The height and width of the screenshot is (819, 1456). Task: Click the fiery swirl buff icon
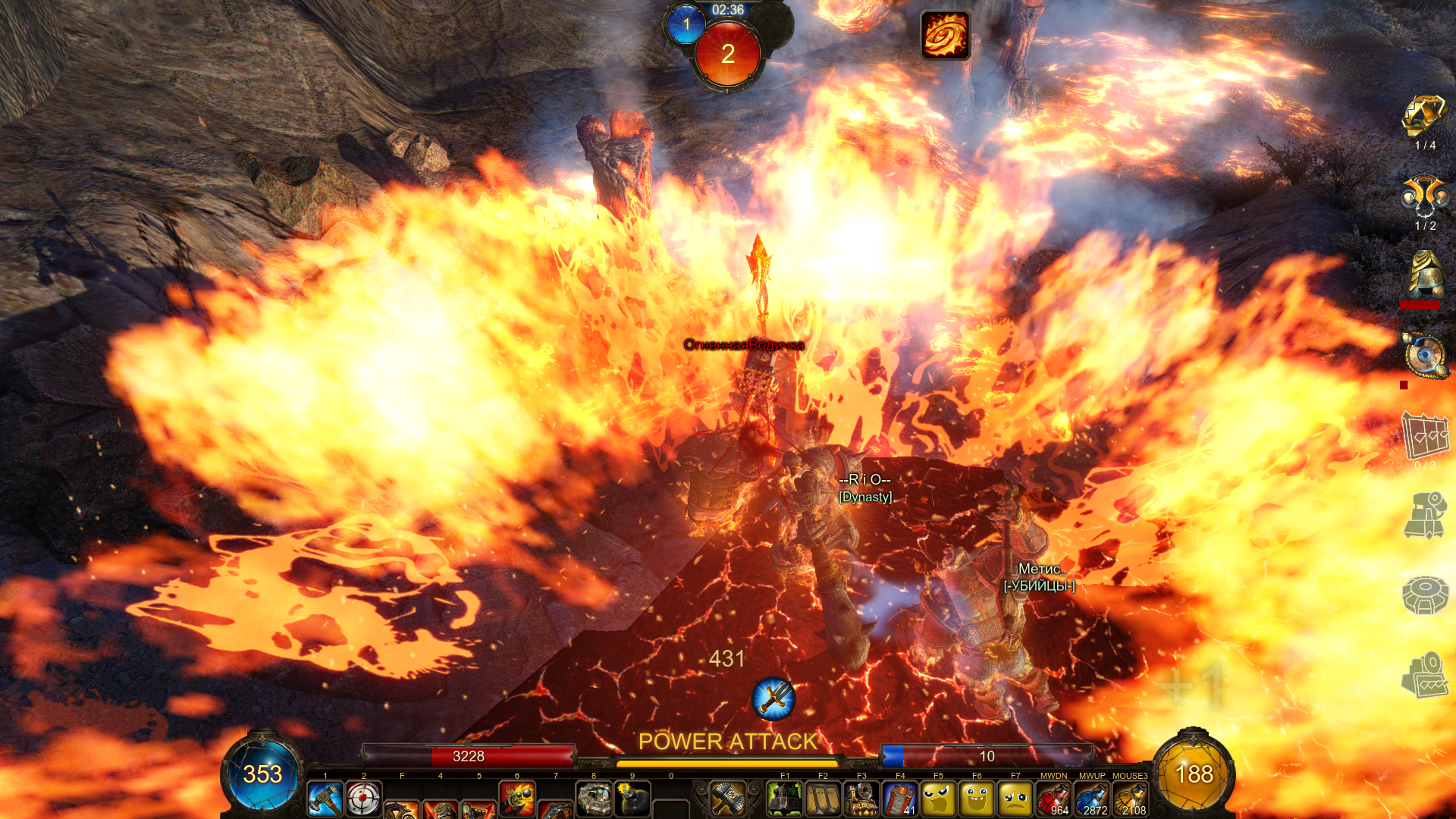point(945,35)
